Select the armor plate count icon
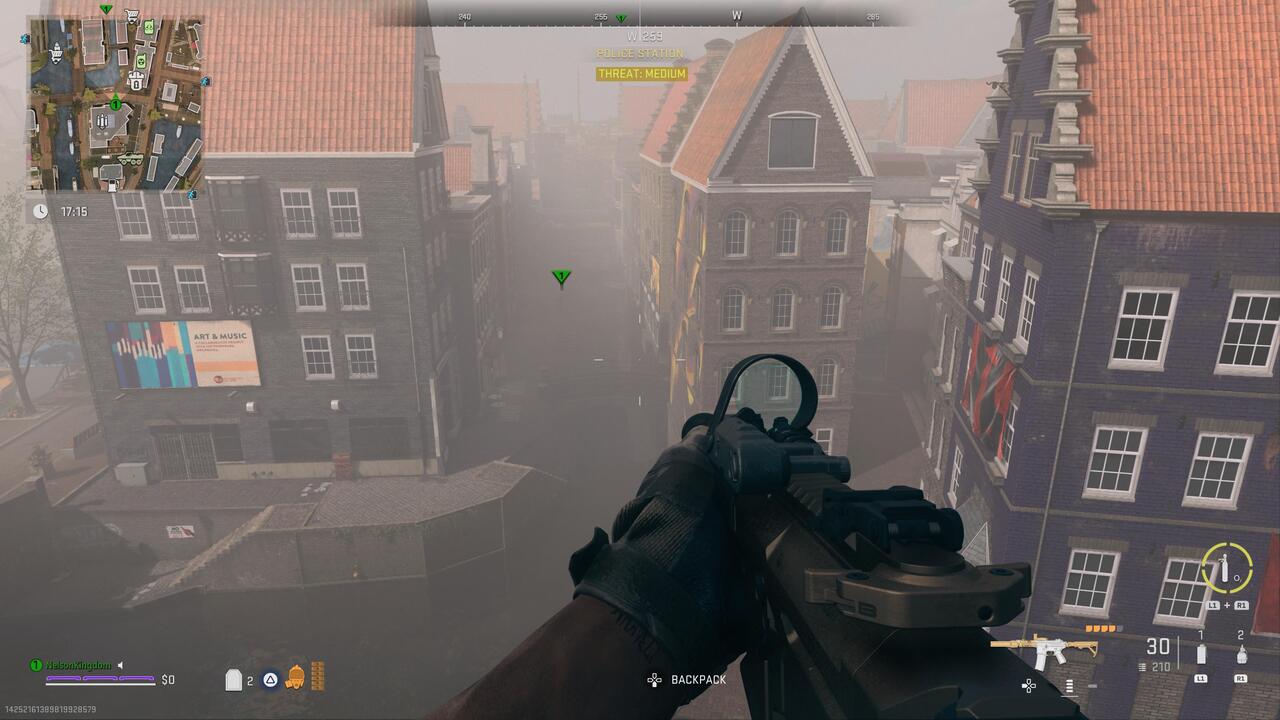The width and height of the screenshot is (1280, 720). [234, 678]
